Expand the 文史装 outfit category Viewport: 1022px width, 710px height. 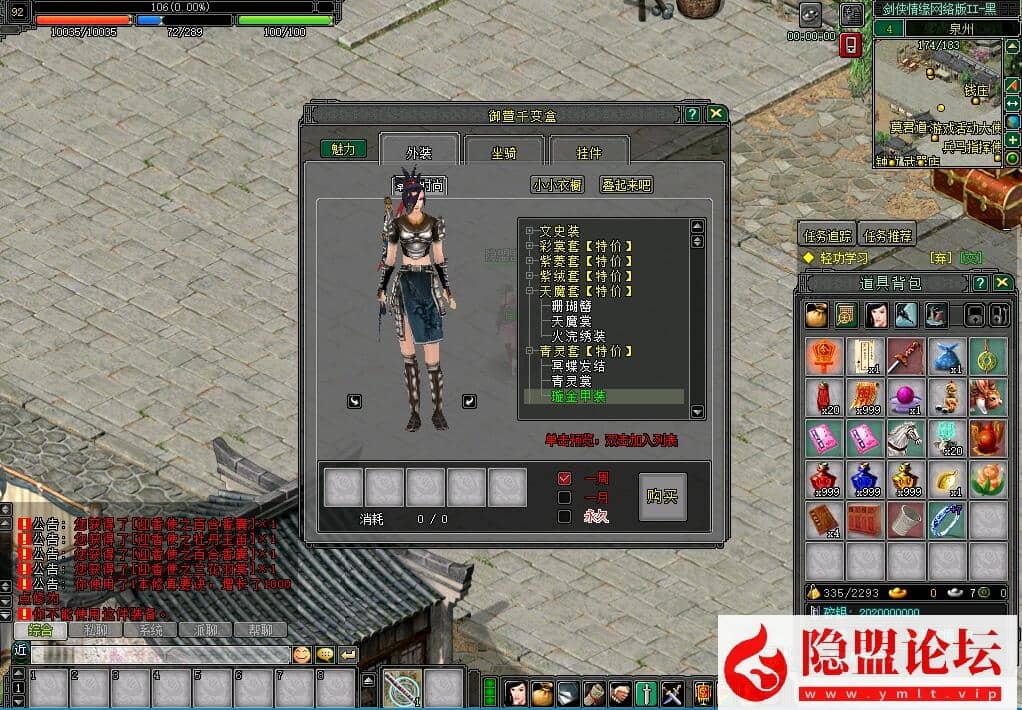[529, 231]
